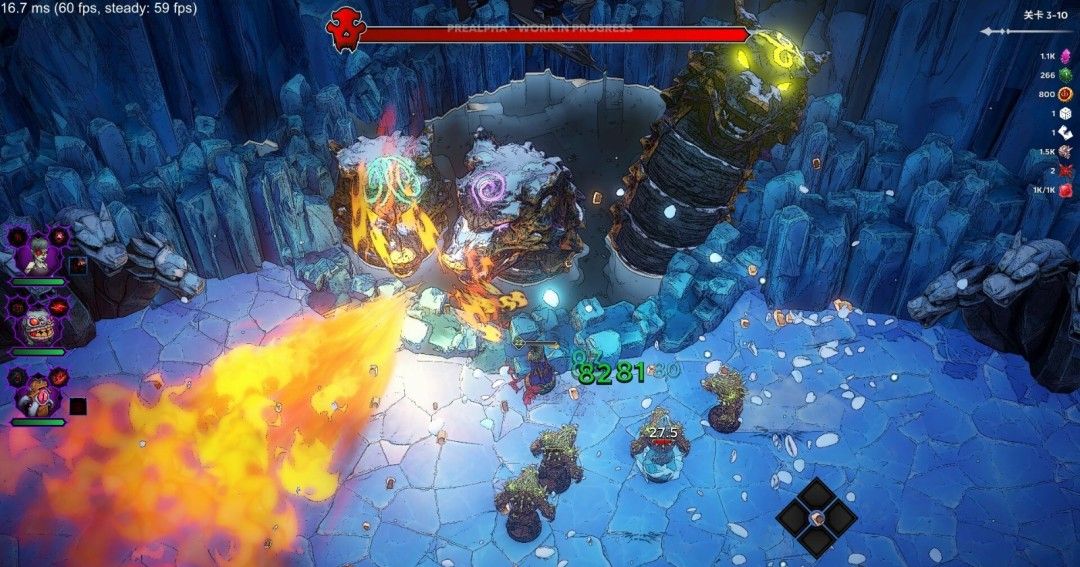
Task: Select the one-eyed creature hero portrait
Action: coord(38,395)
